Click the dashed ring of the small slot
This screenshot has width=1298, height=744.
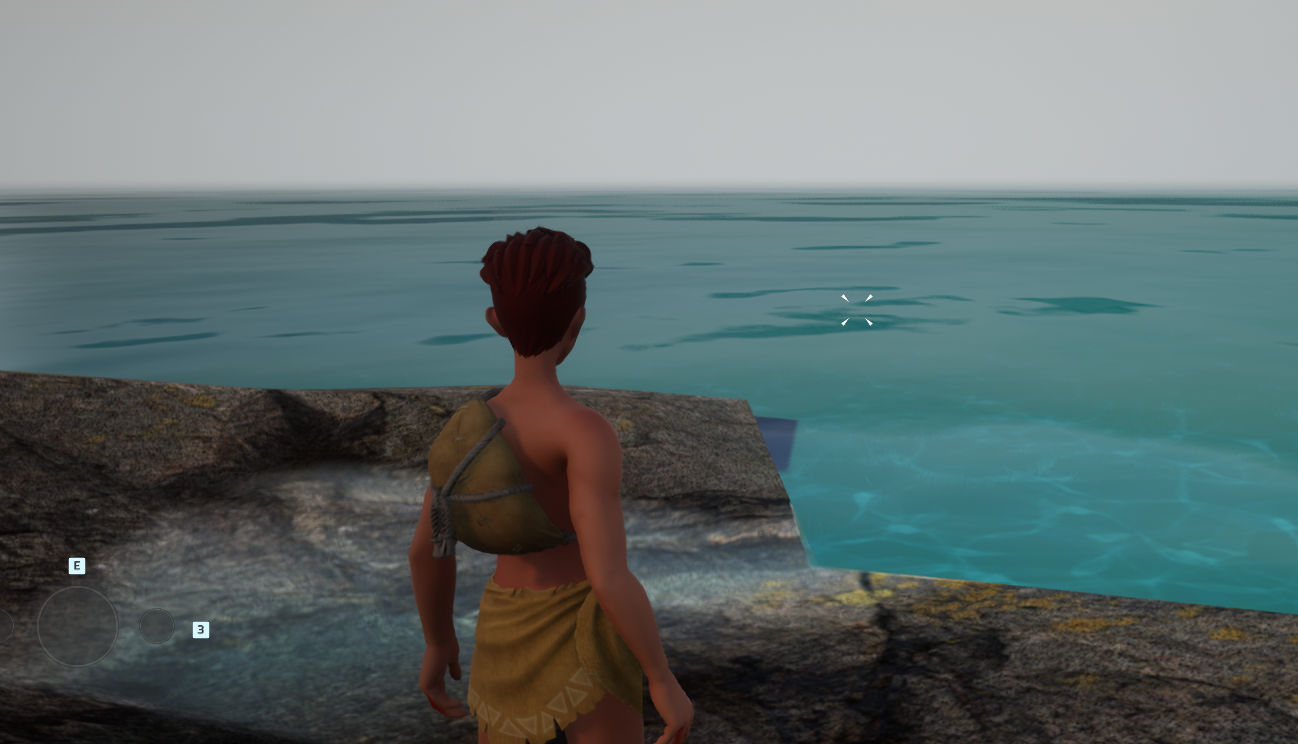pyautogui.click(x=157, y=608)
